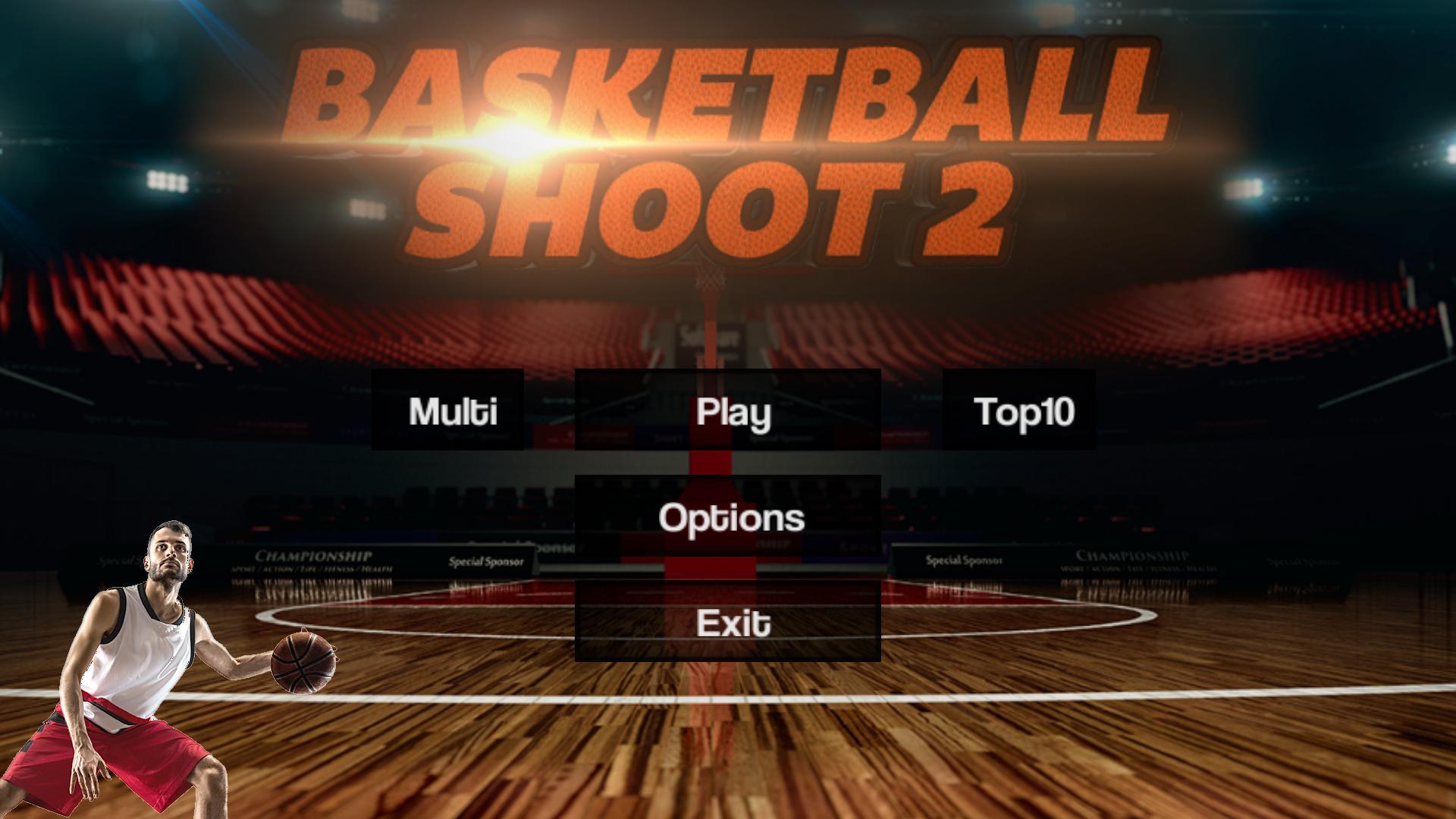Click the Play button to start a game
The height and width of the screenshot is (819, 1456).
coord(730,413)
